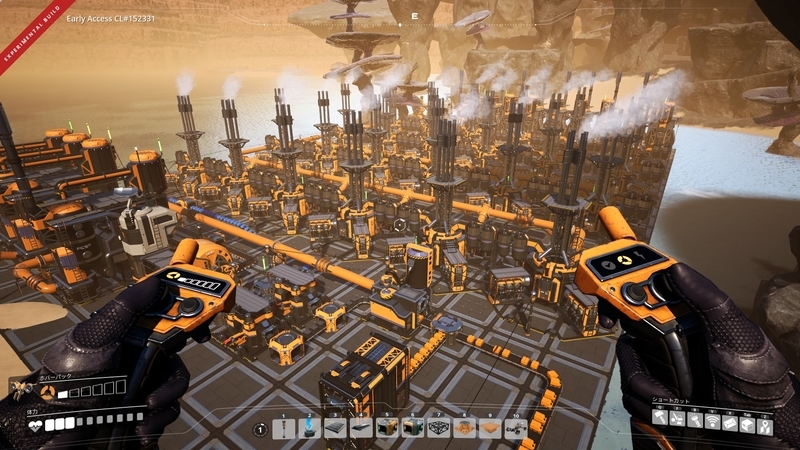Screen dimensions: 800x450
Task: Open the envelope messages shortcut
Action: (732, 421)
